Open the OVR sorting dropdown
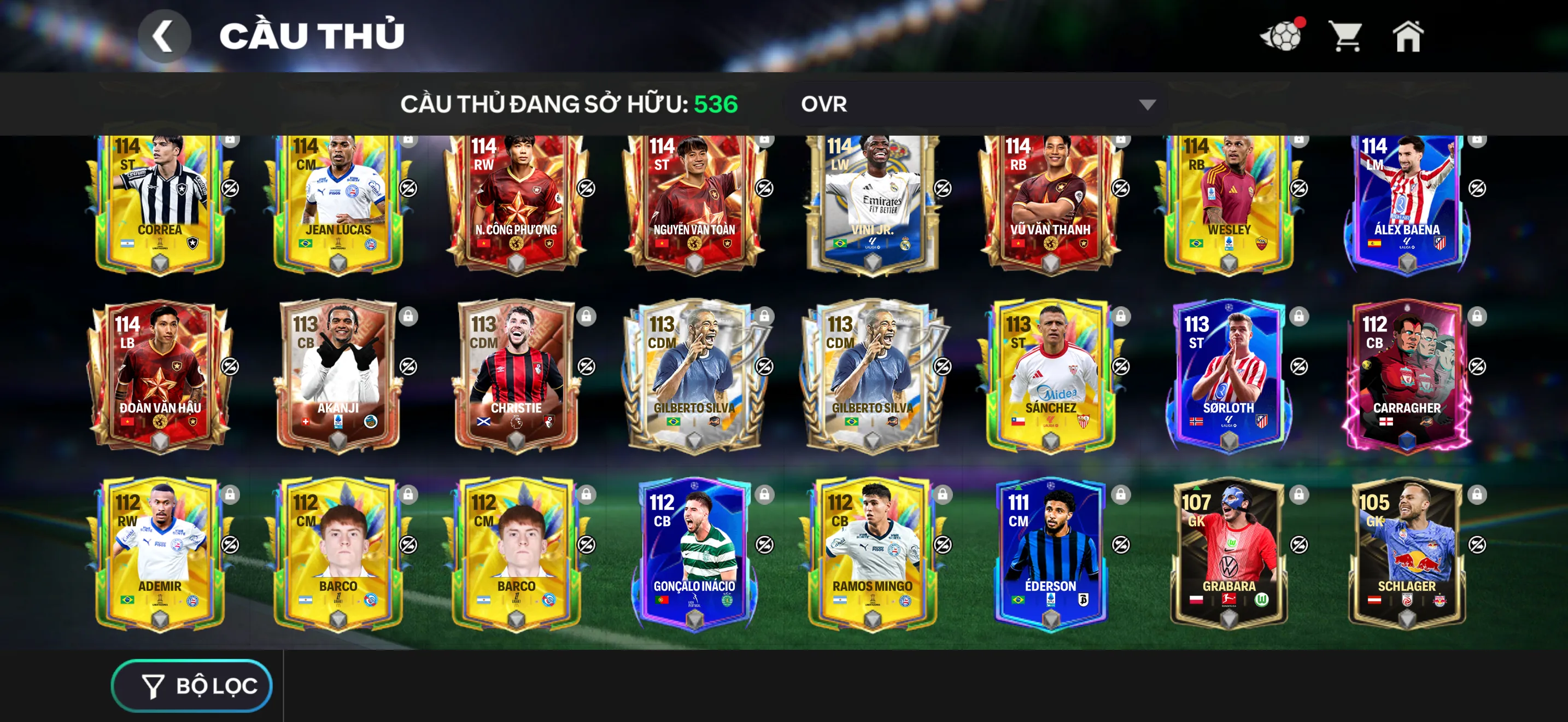The image size is (1568, 722). pyautogui.click(x=974, y=104)
